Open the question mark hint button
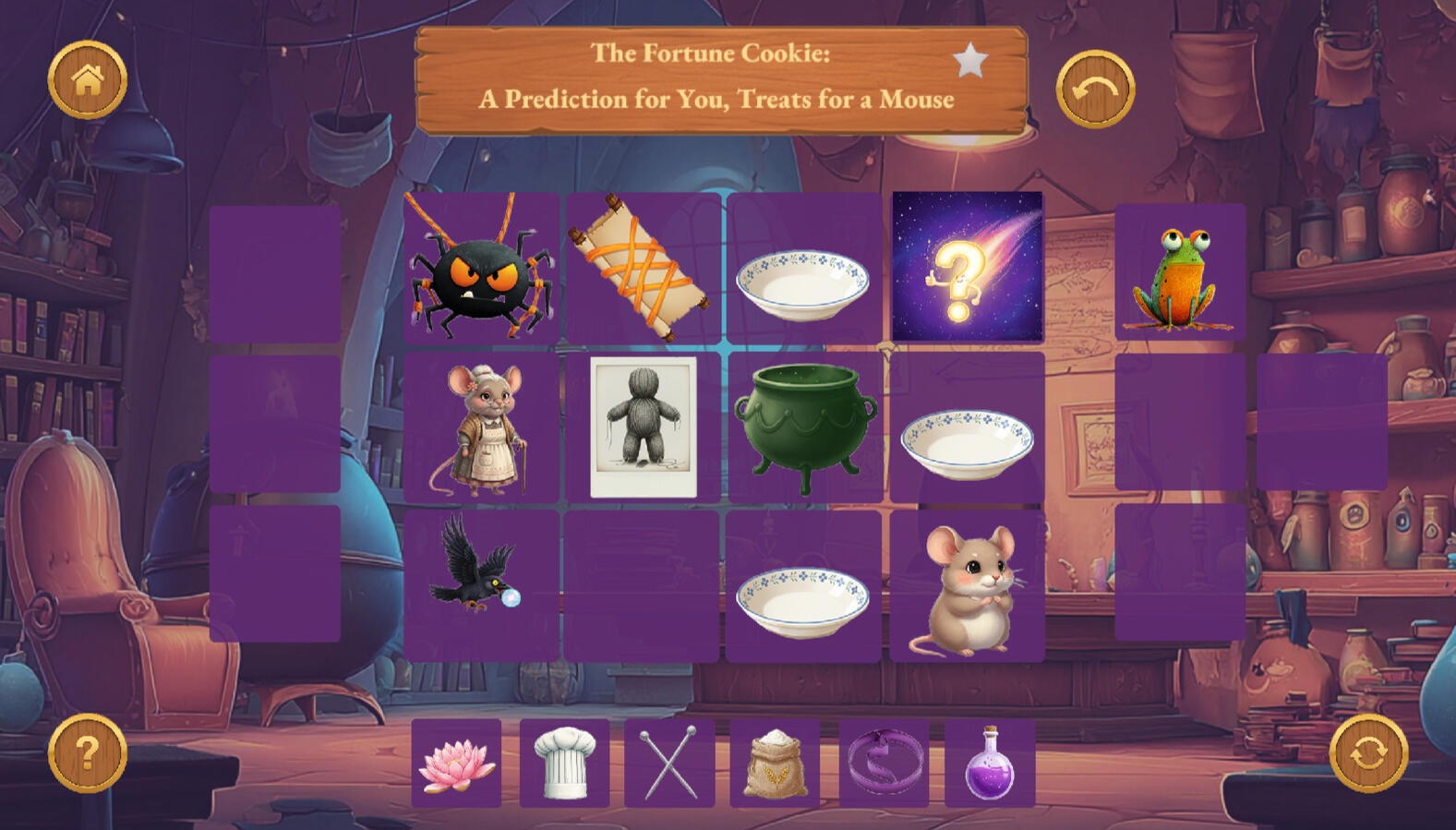This screenshot has height=830, width=1456. tap(88, 753)
